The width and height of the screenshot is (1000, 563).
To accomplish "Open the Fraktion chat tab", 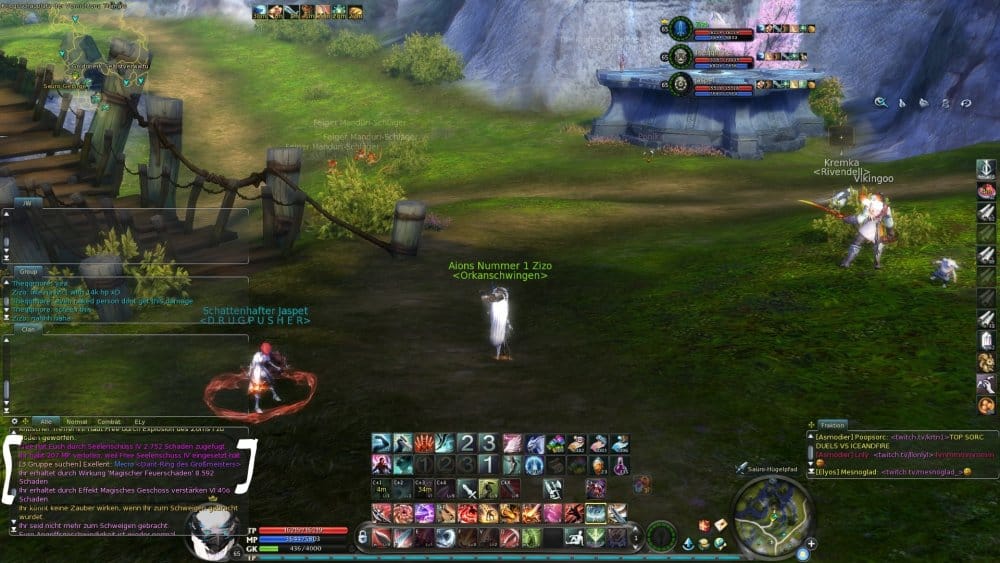I will pos(832,425).
